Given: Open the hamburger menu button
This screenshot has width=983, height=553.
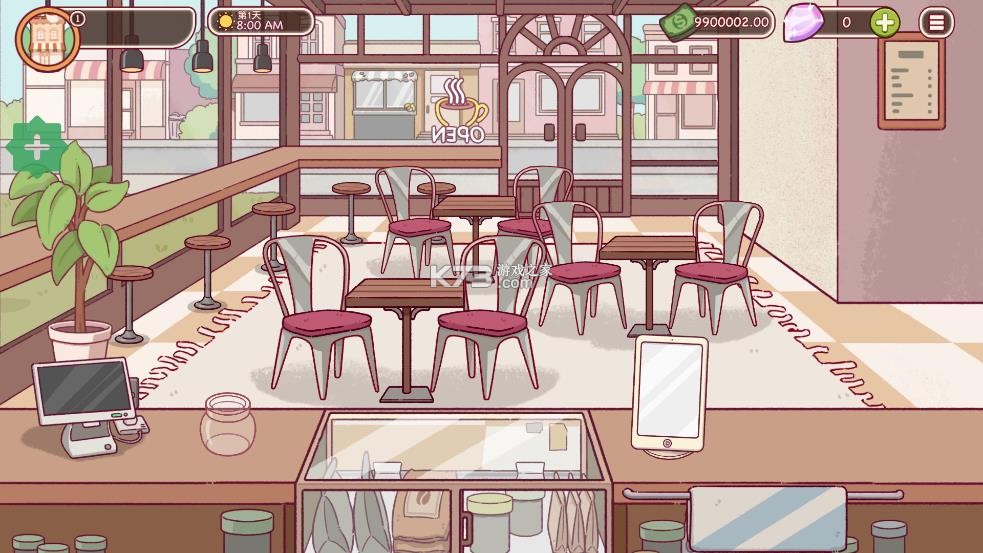Looking at the screenshot, I should (x=936, y=22).
